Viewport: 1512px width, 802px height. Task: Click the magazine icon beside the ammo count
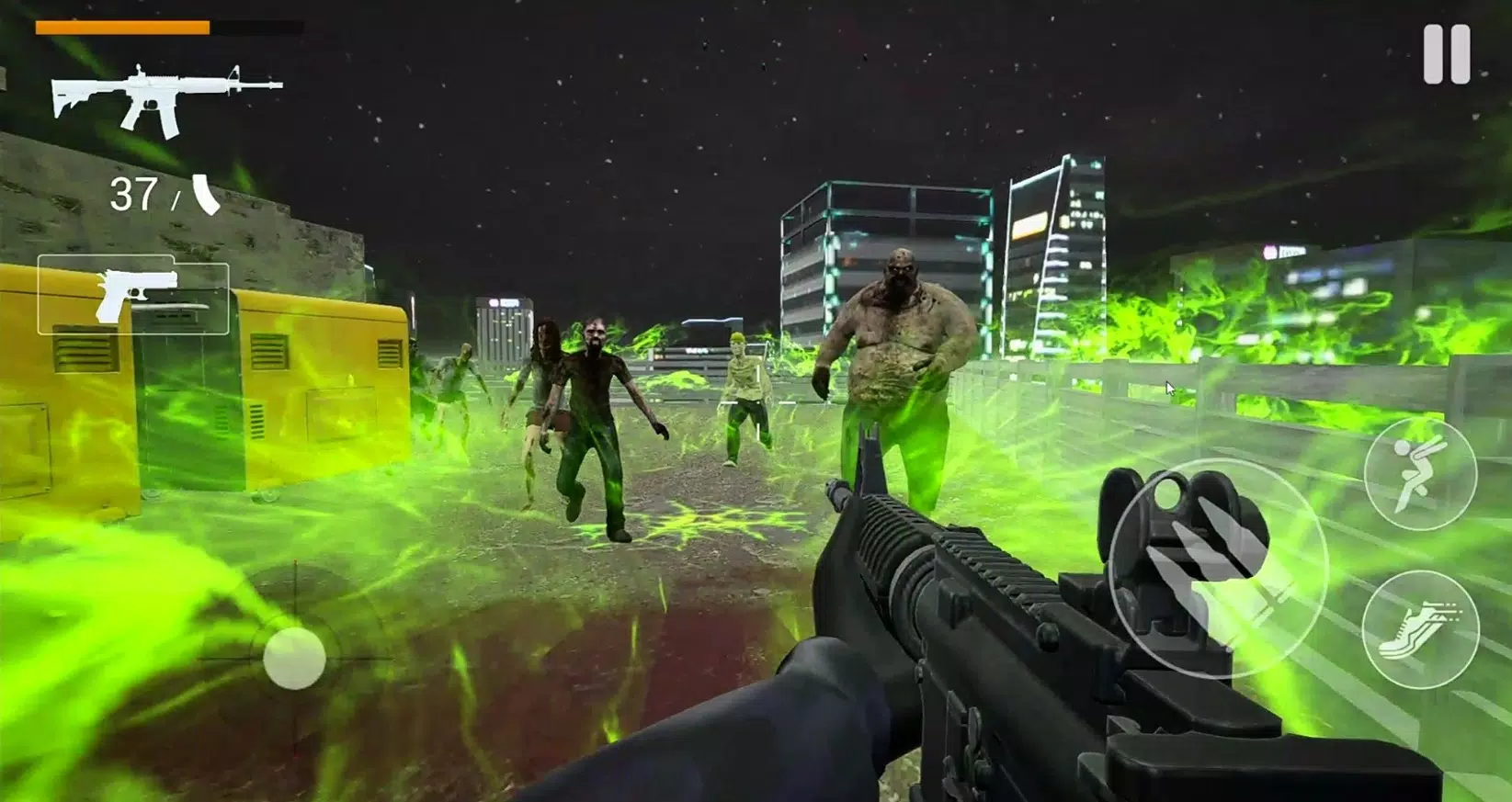click(x=204, y=196)
